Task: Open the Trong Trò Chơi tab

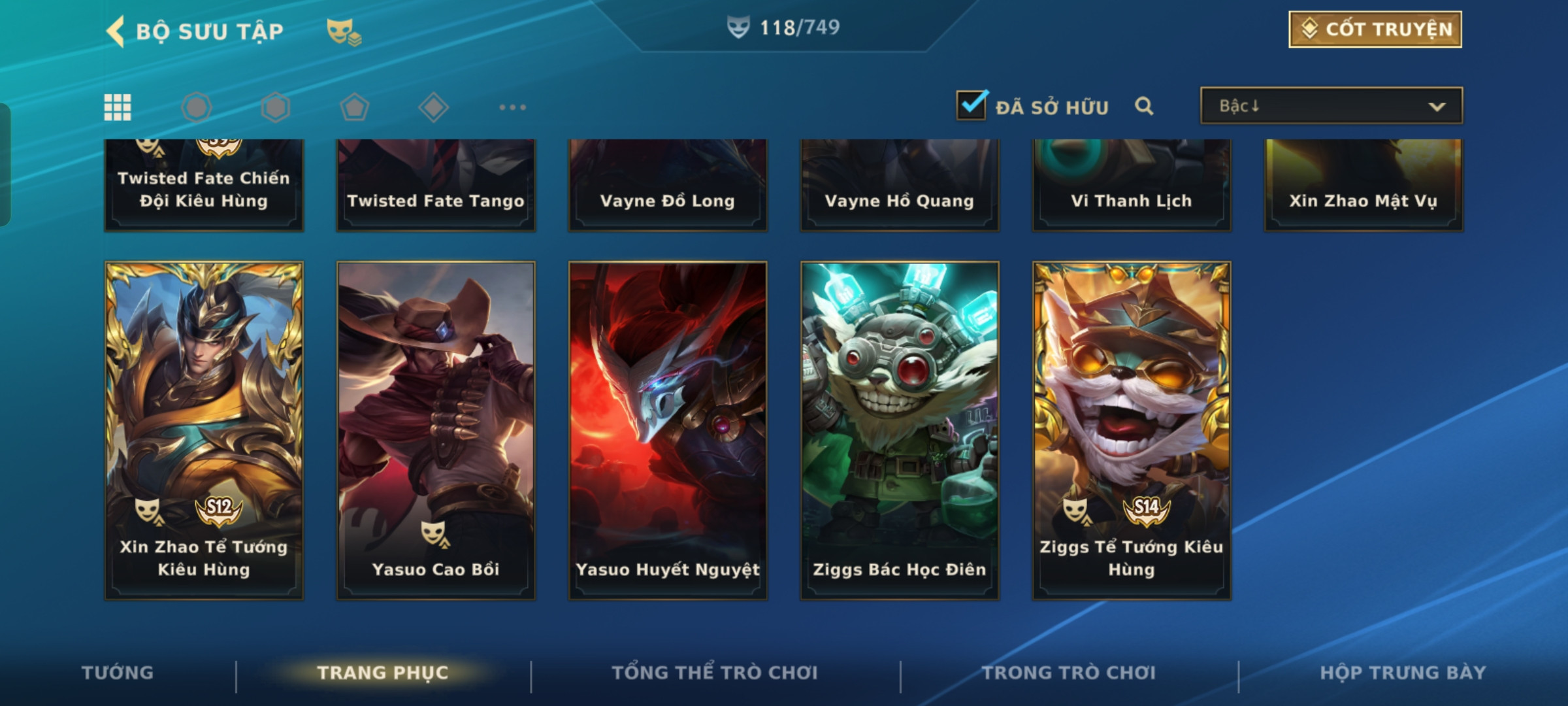Action: [1069, 672]
